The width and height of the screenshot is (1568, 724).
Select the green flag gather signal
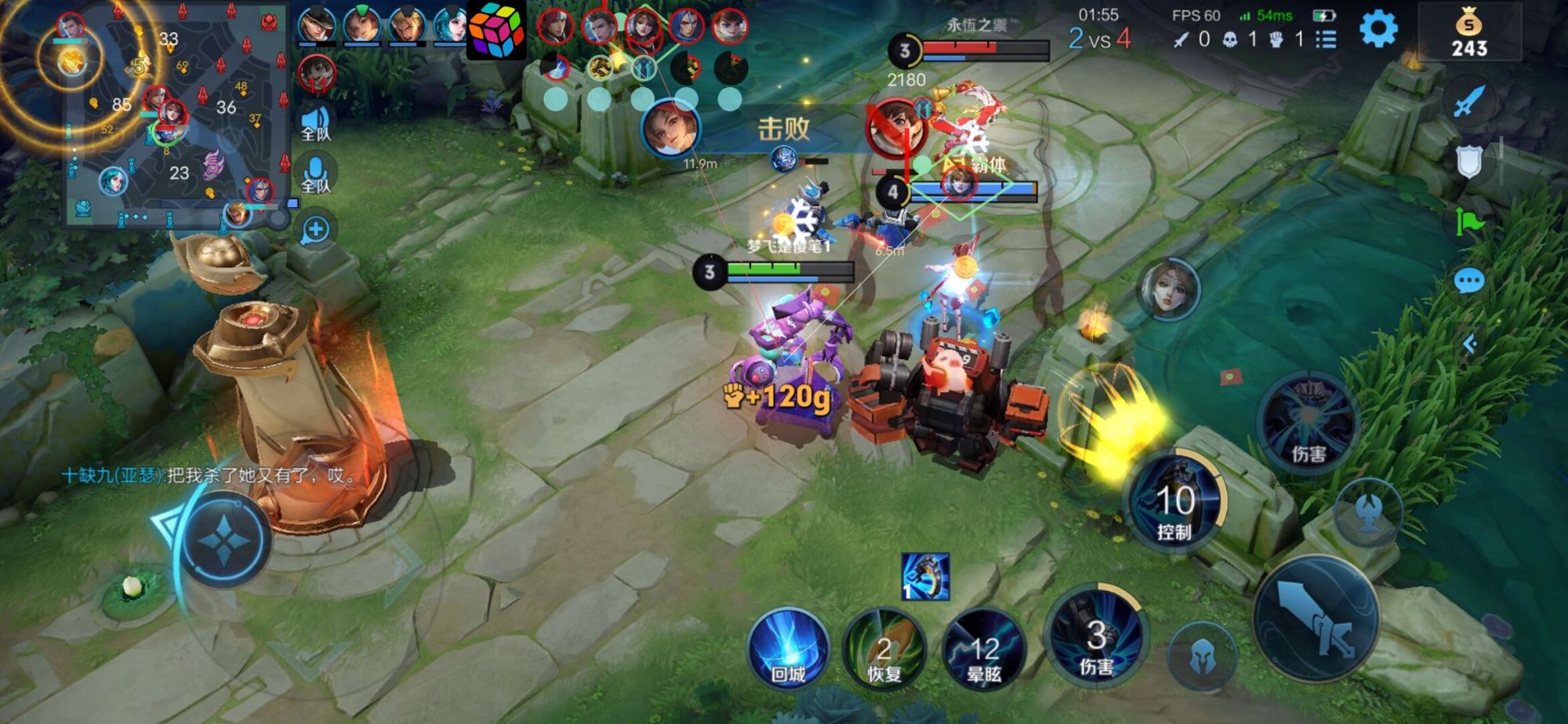click(1468, 222)
